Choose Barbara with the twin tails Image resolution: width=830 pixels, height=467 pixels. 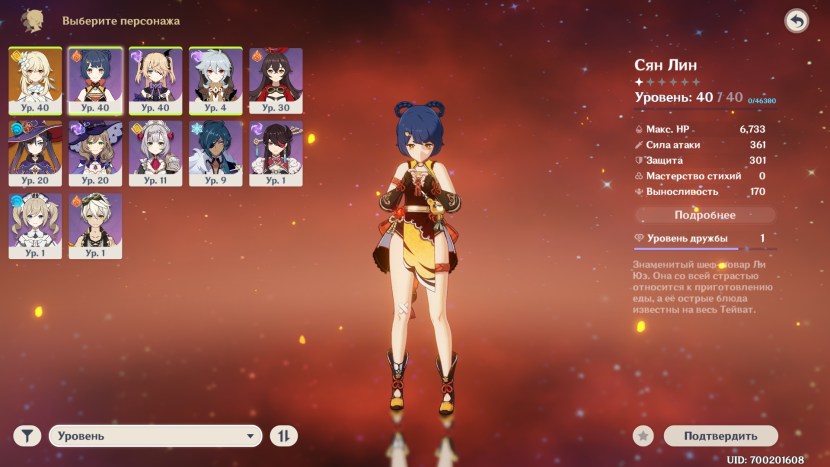coord(35,224)
